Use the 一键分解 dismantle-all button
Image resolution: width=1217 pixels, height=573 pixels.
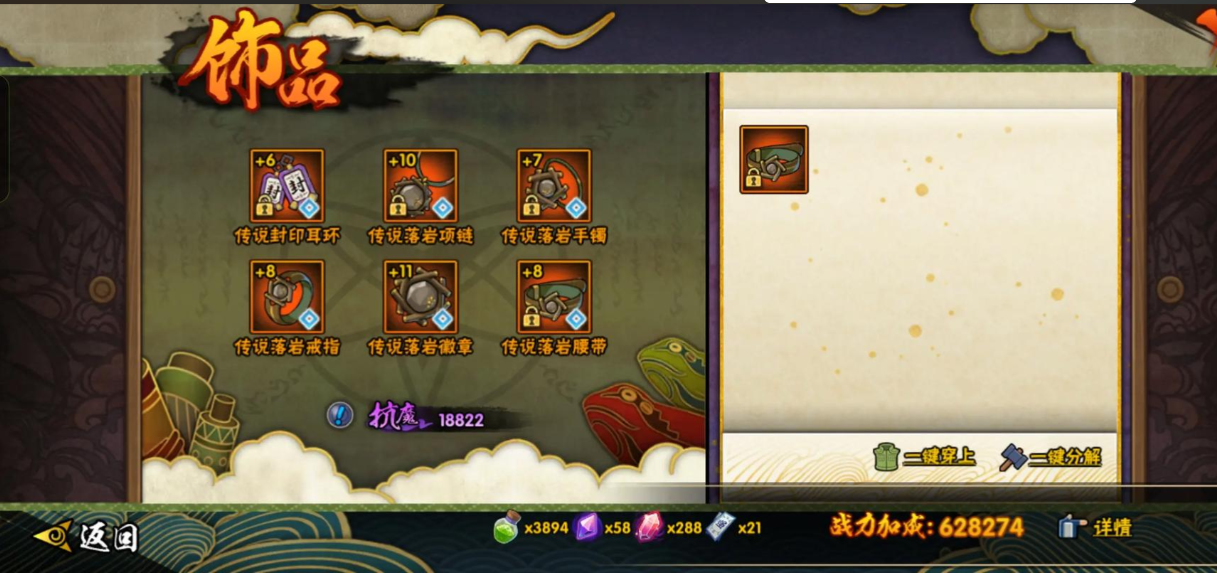pos(1051,457)
